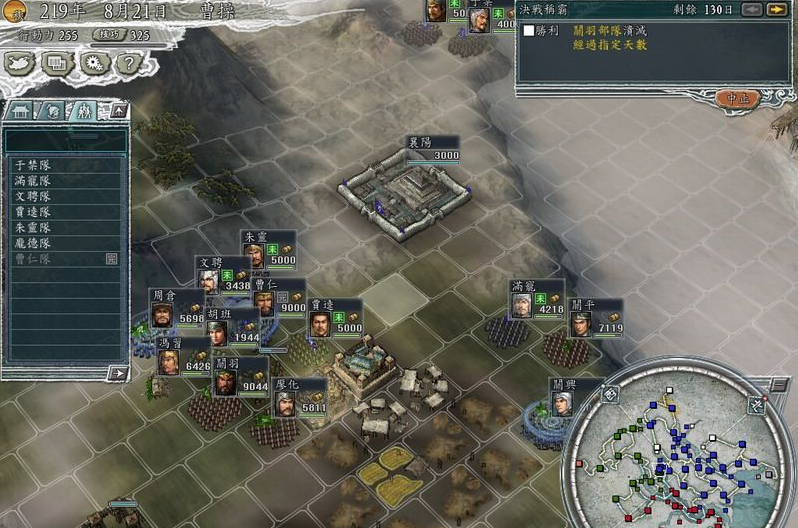Screen dimensions: 798x528
Task: Click the overlapping windows icon button
Action: point(57,63)
